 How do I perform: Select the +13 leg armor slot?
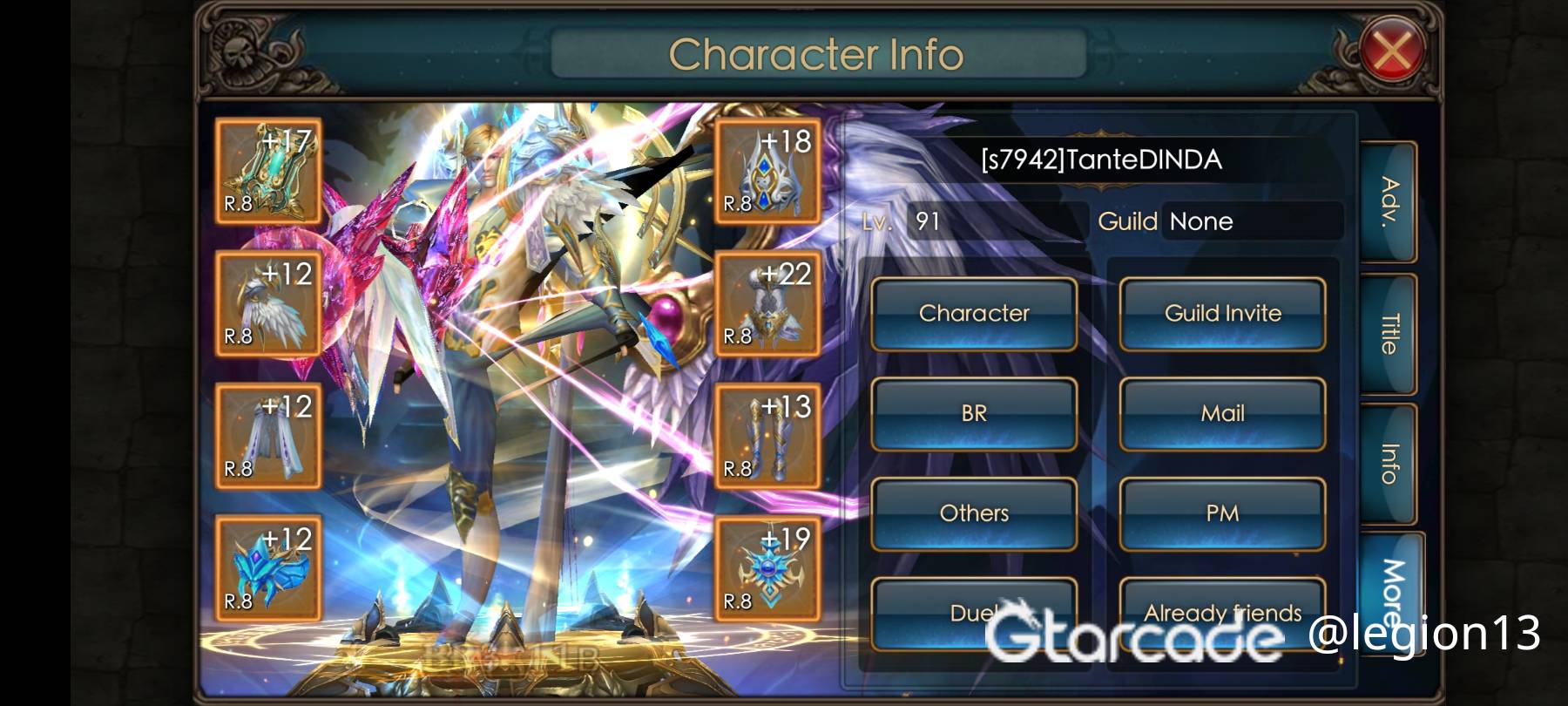[767, 436]
